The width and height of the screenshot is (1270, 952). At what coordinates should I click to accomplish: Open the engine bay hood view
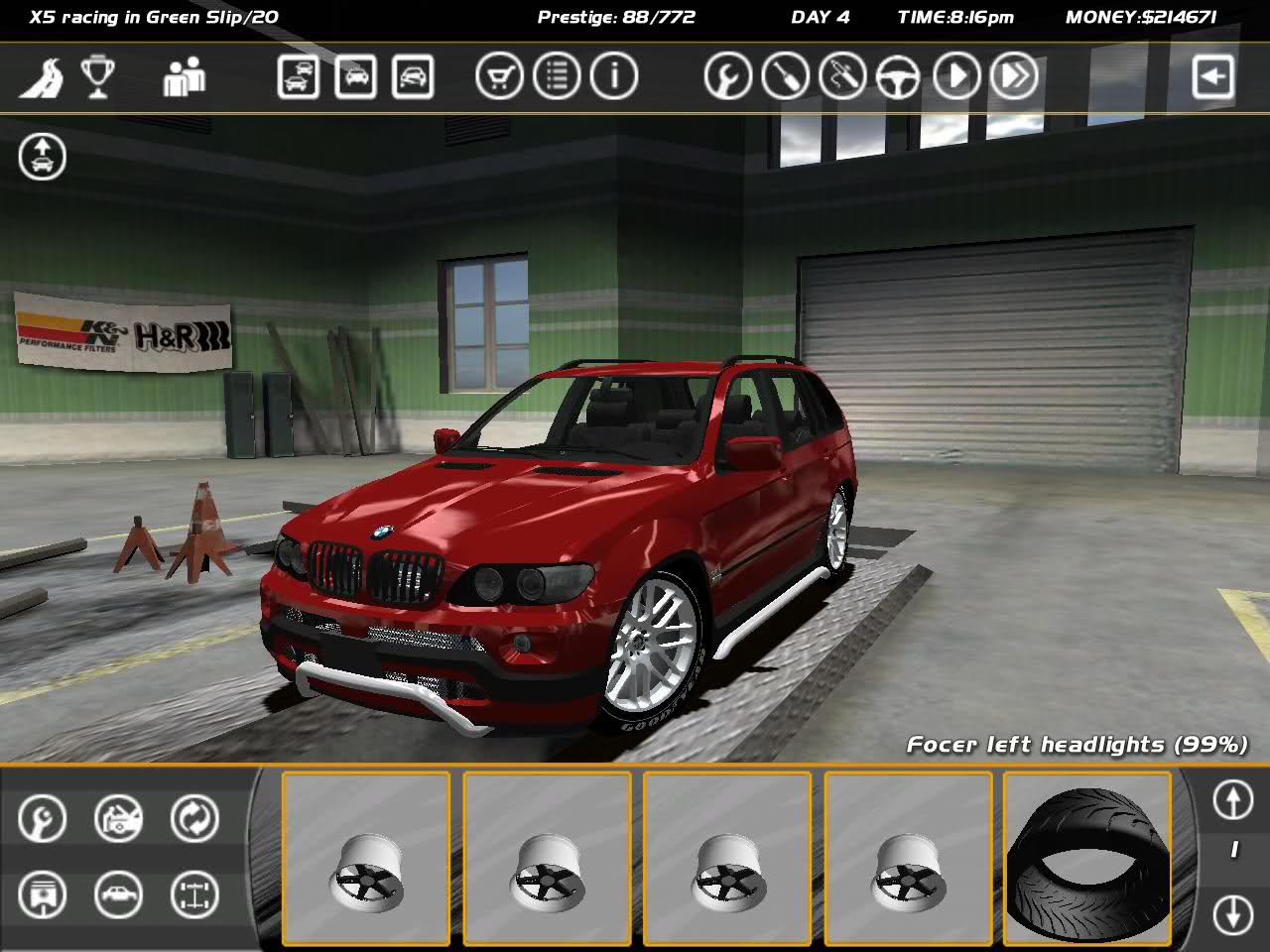[x=118, y=820]
